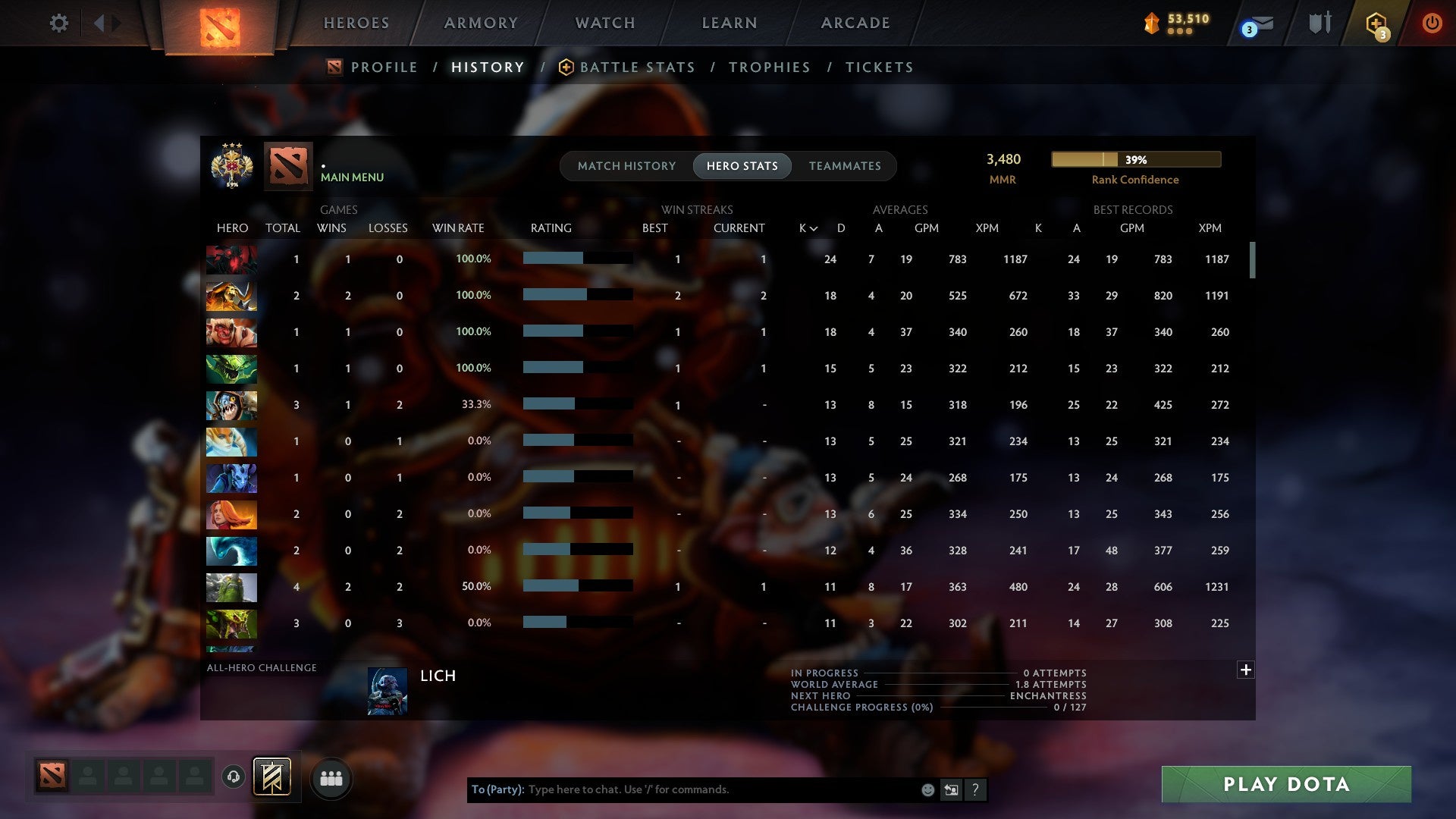1456x819 pixels.
Task: Switch chat channel with arrow icon
Action: (x=951, y=789)
